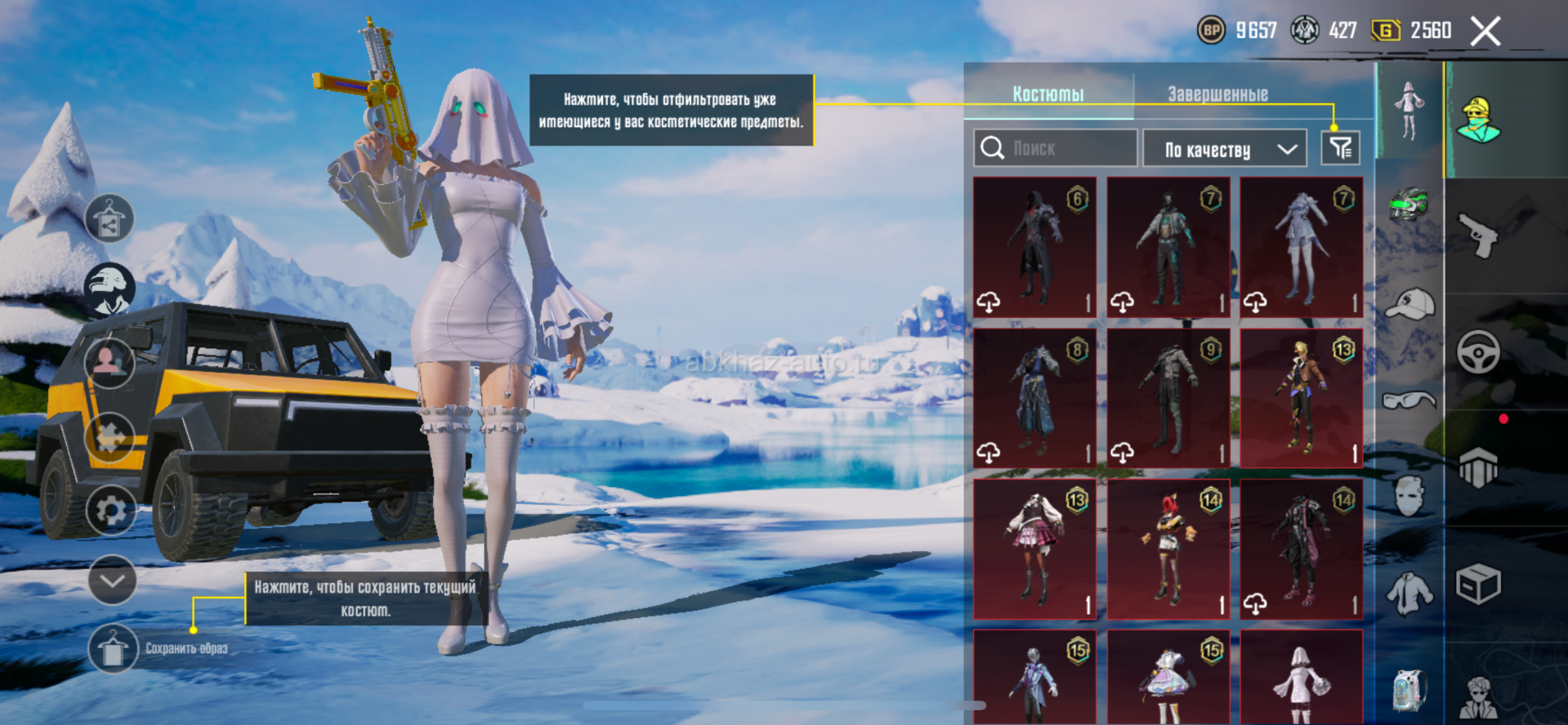Open the steering wheel vehicle section

coord(1478,353)
